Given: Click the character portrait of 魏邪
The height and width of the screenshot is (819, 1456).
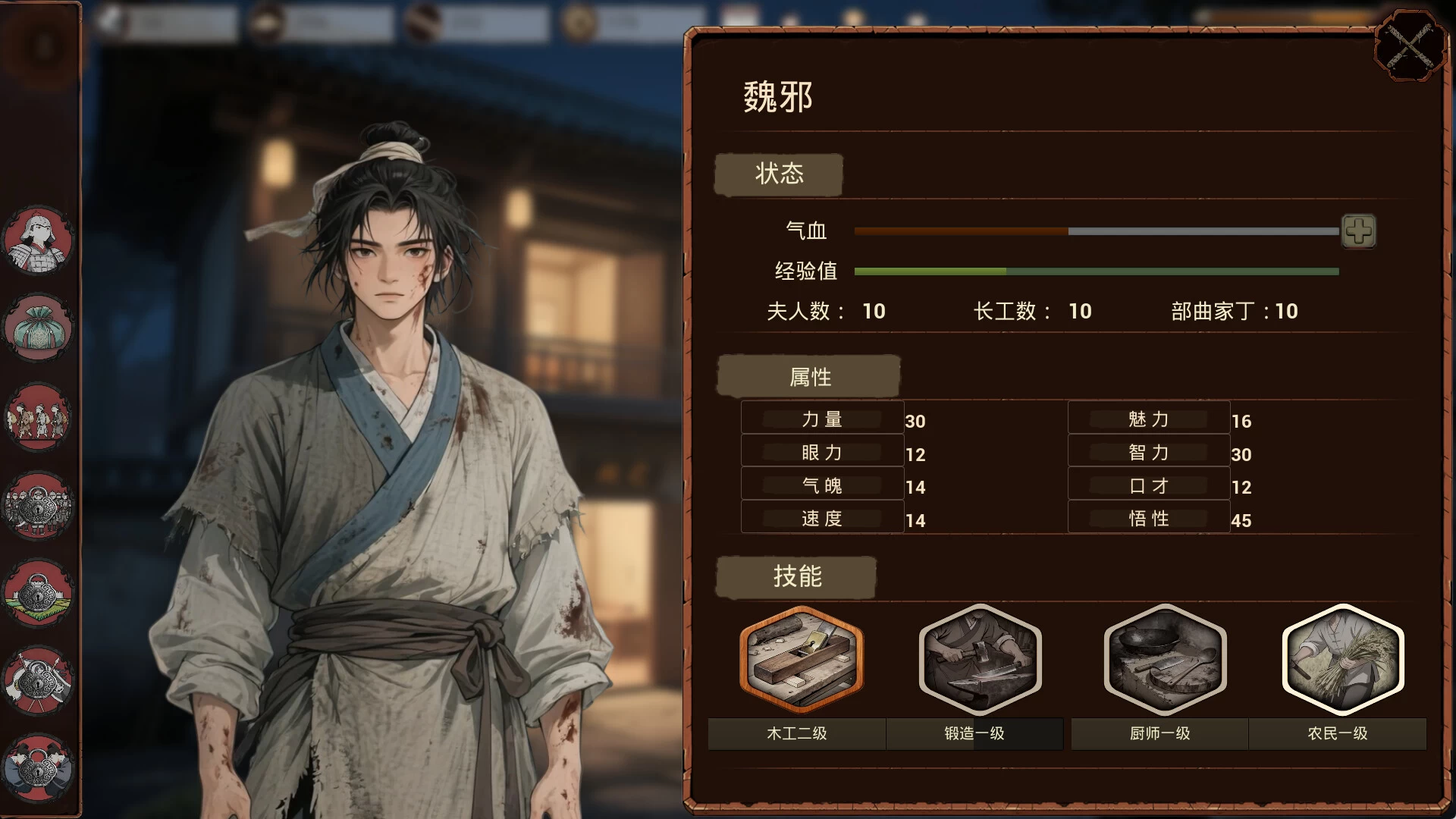Looking at the screenshot, I should coord(379,379).
